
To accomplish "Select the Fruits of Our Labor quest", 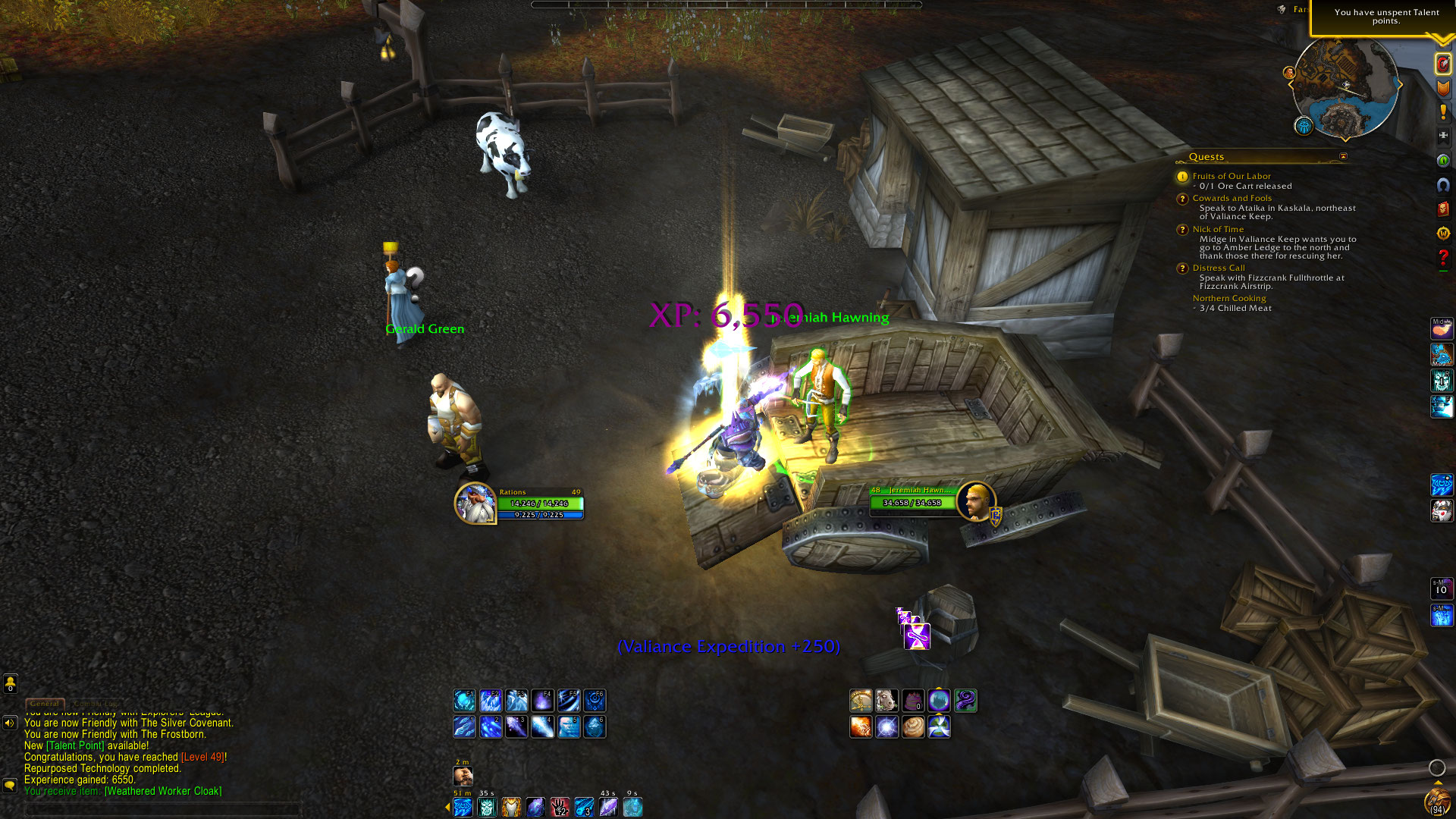I will pyautogui.click(x=1231, y=176).
